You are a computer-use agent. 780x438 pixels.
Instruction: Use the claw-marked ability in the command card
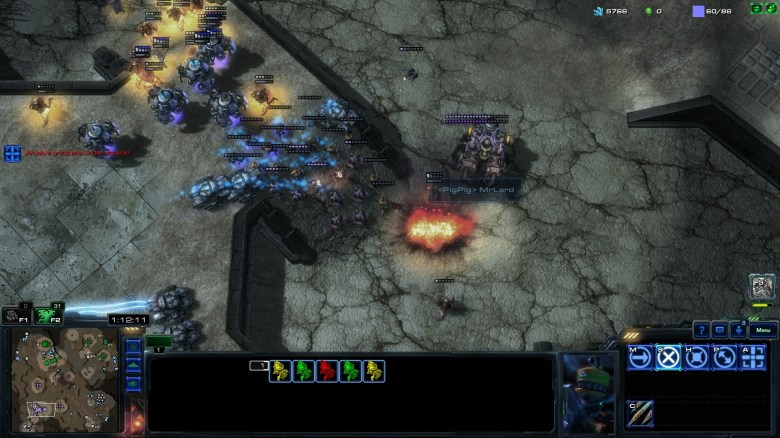(x=640, y=412)
